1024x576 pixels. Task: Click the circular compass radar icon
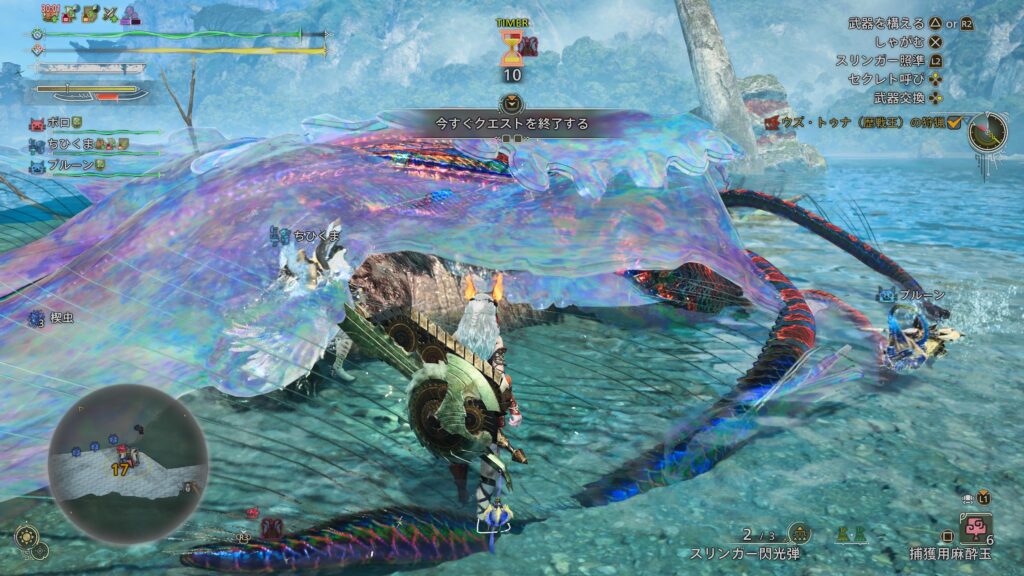click(987, 132)
